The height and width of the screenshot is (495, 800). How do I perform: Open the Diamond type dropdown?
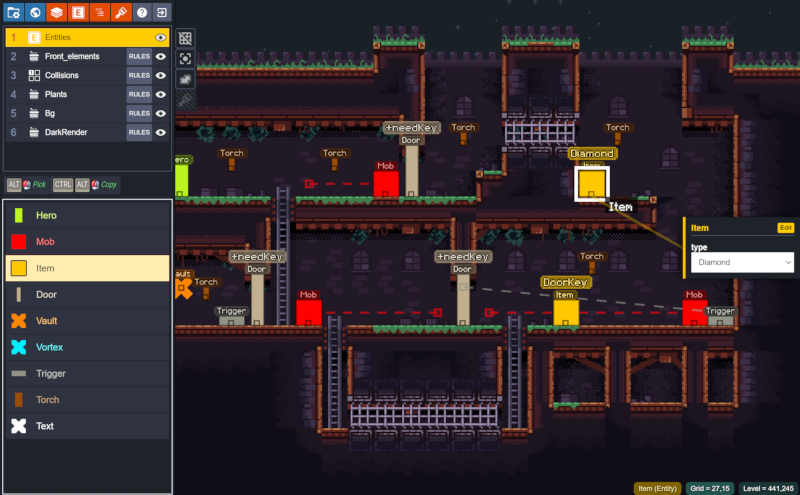click(x=741, y=262)
